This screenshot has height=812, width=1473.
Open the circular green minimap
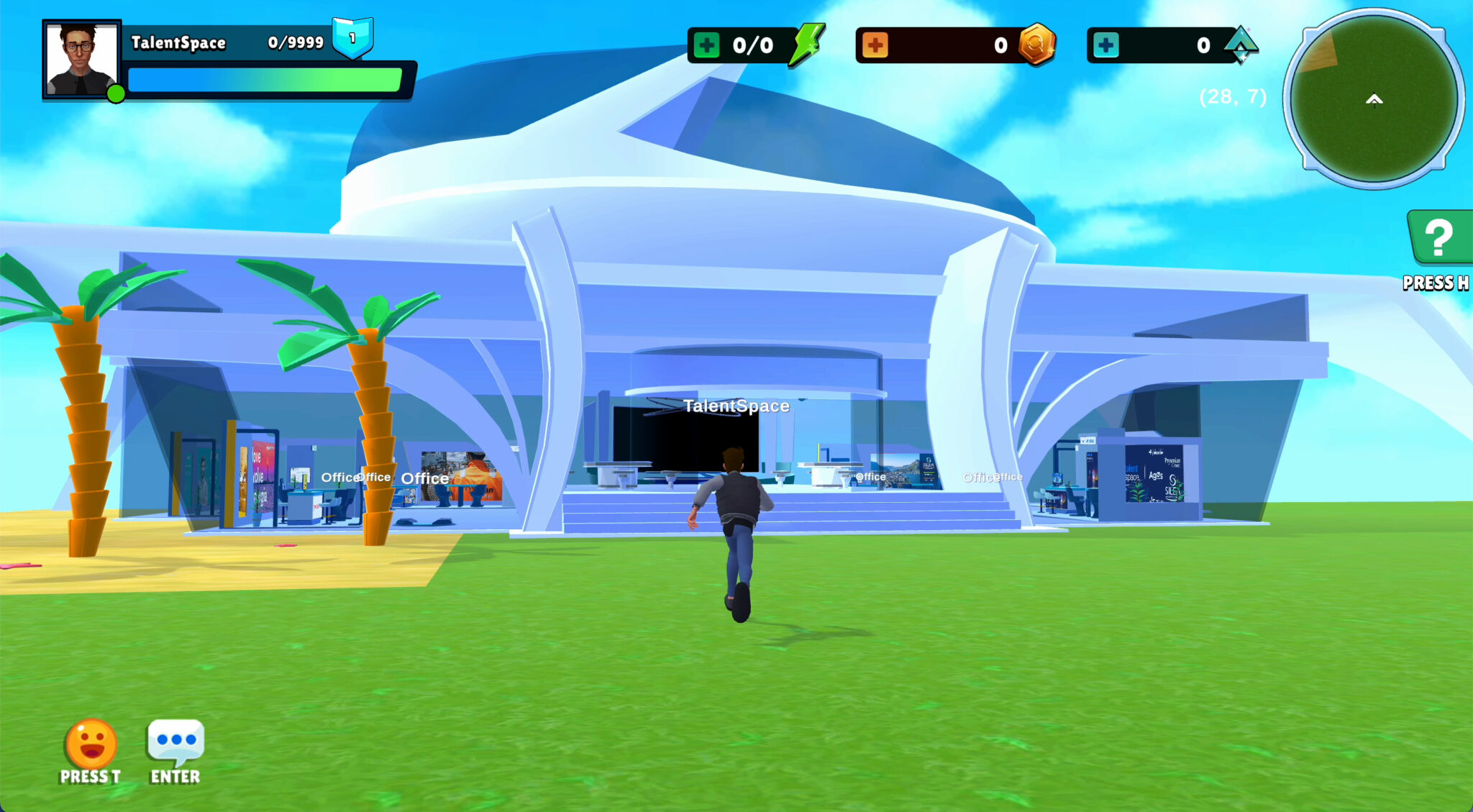tap(1374, 99)
